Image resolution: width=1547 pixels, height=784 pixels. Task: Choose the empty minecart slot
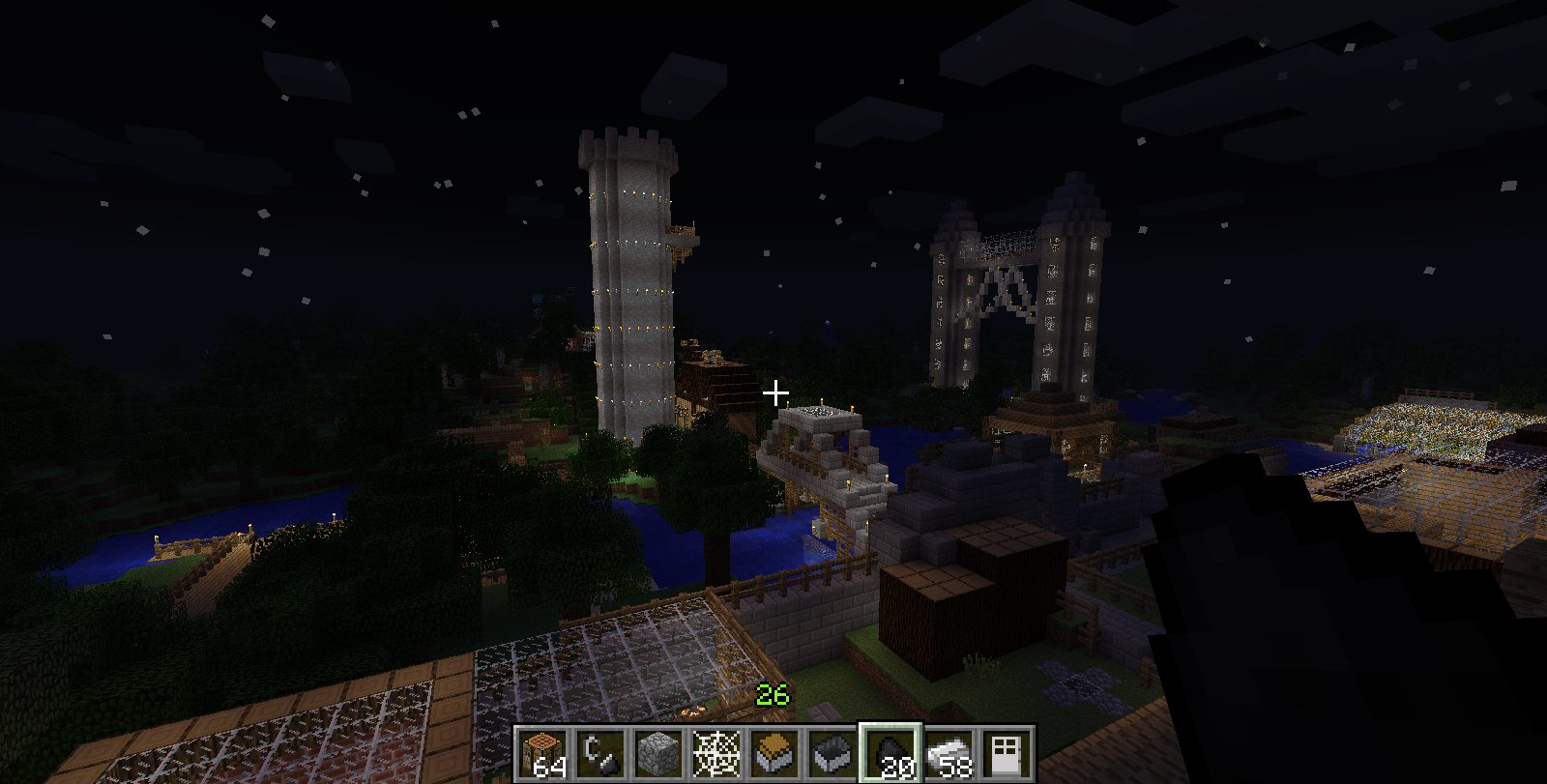[x=832, y=754]
